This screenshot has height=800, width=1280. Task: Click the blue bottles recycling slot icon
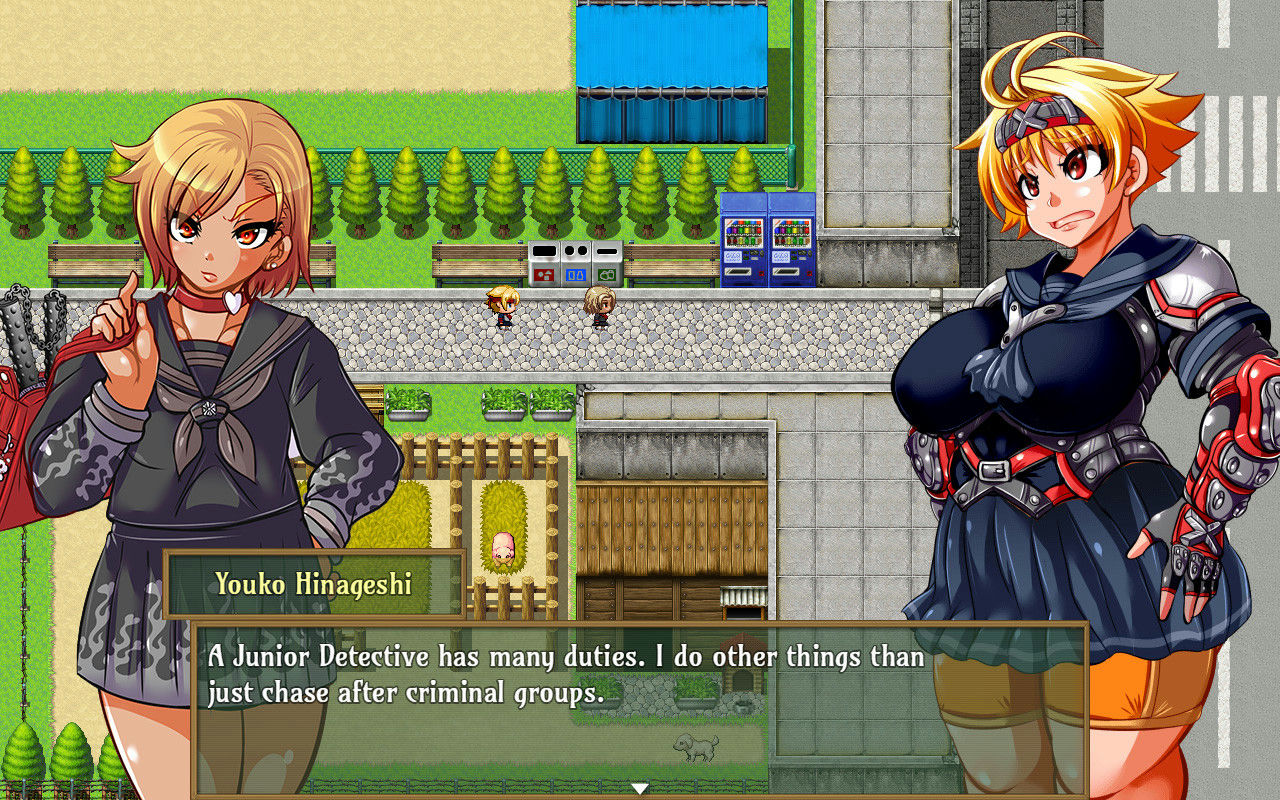576,273
